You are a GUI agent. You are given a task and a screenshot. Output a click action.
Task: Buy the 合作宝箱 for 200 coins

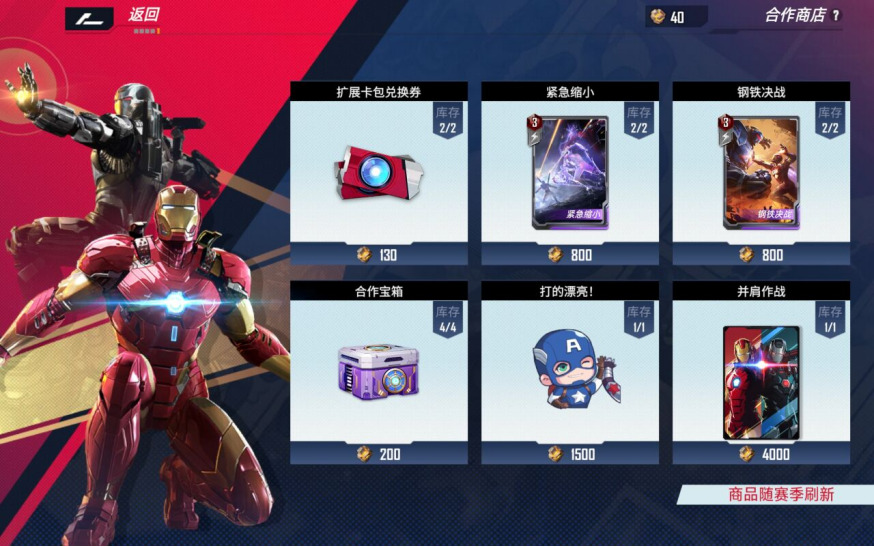point(379,454)
